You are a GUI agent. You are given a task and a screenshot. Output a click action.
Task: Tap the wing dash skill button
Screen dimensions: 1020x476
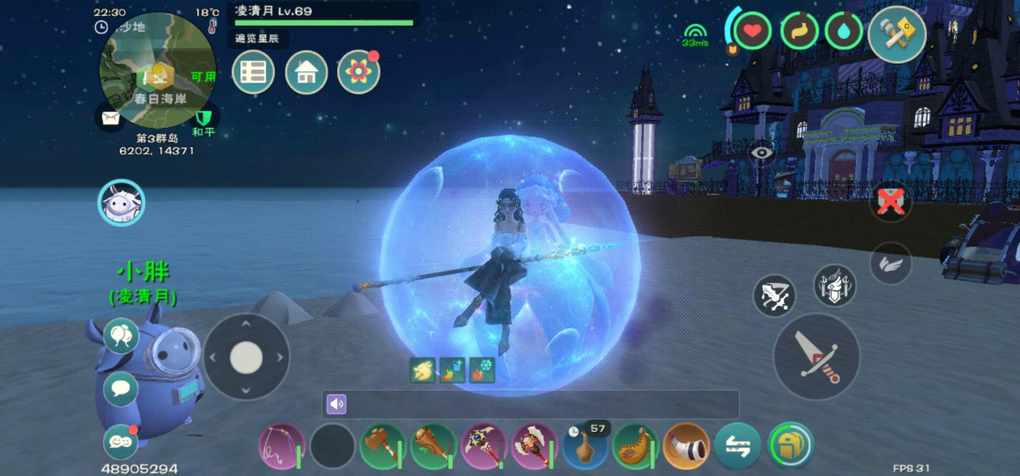point(889,263)
